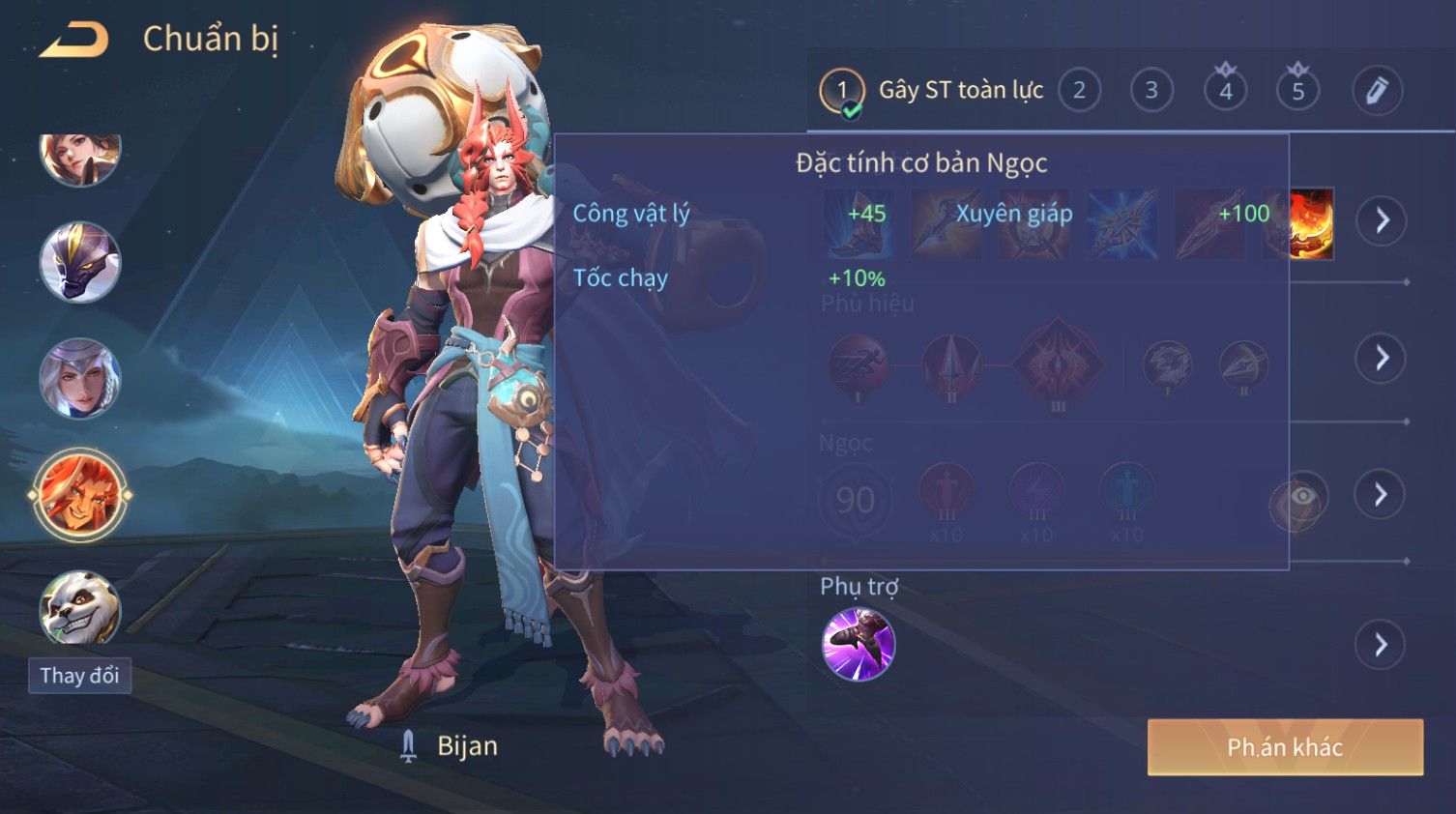Select preset 1 Gây ST toàn lực

click(x=842, y=91)
